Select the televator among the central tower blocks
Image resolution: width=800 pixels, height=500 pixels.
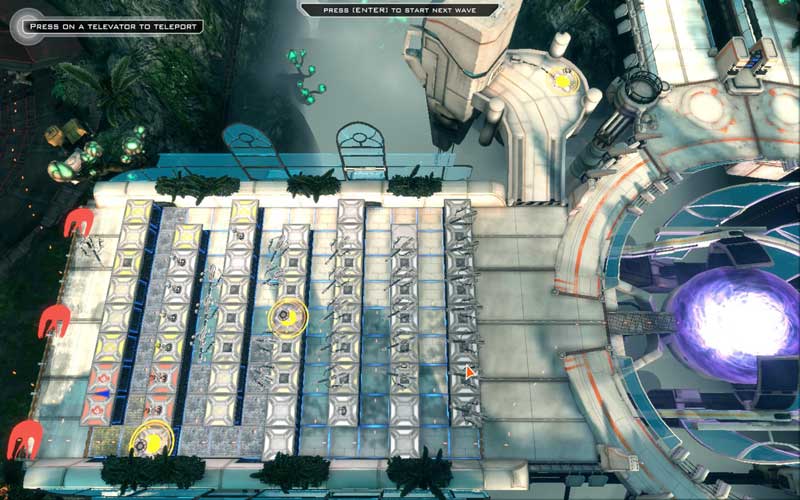pos(287,317)
